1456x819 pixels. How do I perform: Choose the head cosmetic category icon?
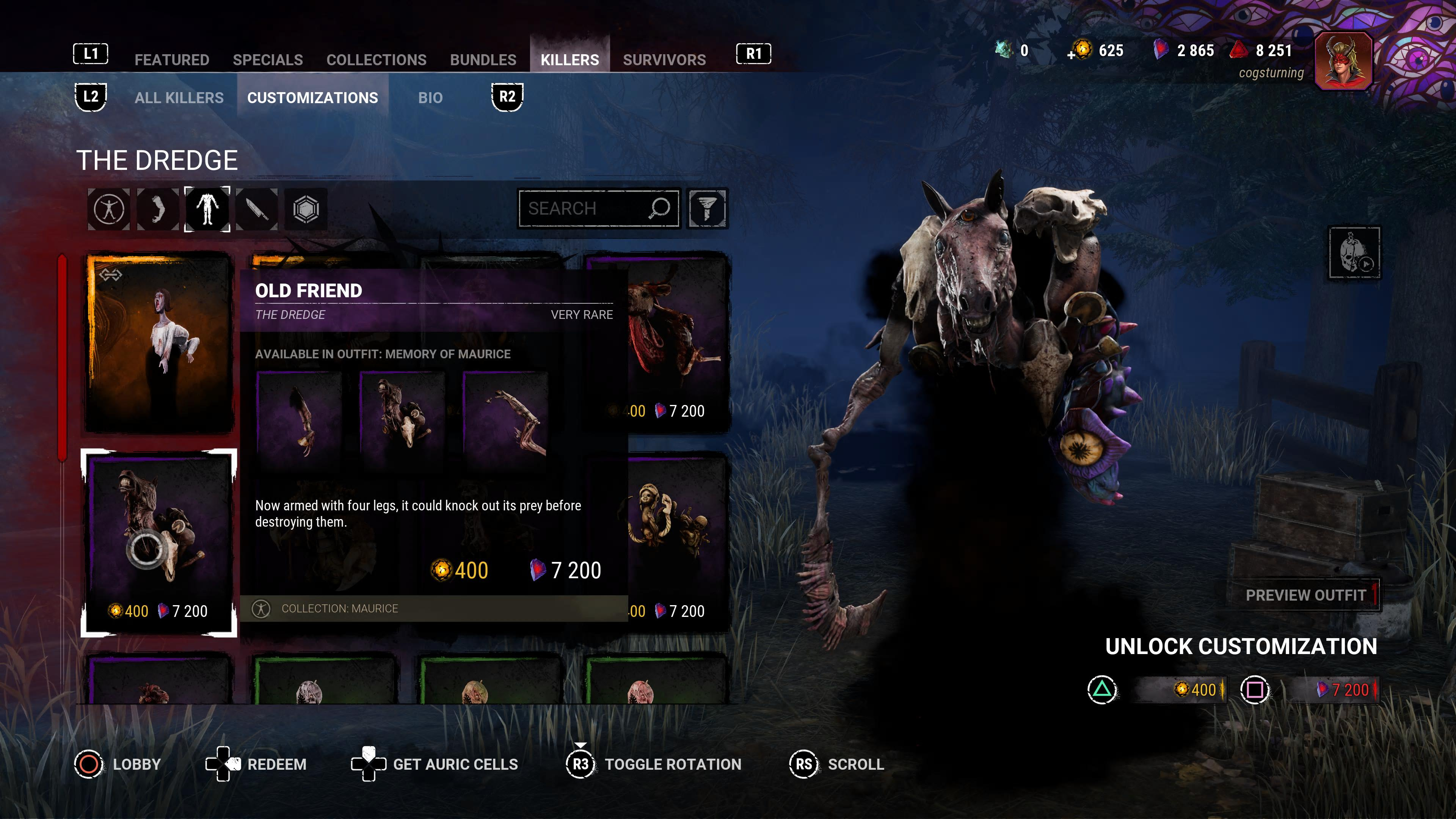158,209
